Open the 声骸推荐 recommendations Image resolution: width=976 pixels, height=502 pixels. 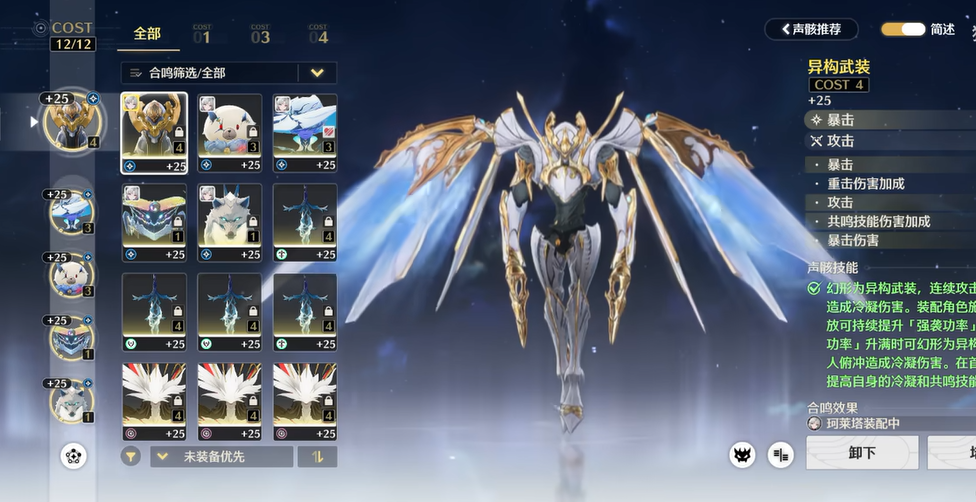(x=811, y=29)
